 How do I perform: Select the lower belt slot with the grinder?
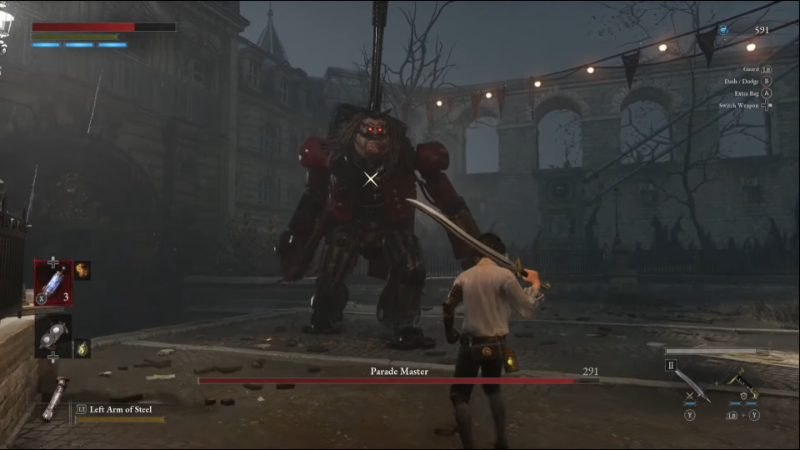tap(52, 333)
